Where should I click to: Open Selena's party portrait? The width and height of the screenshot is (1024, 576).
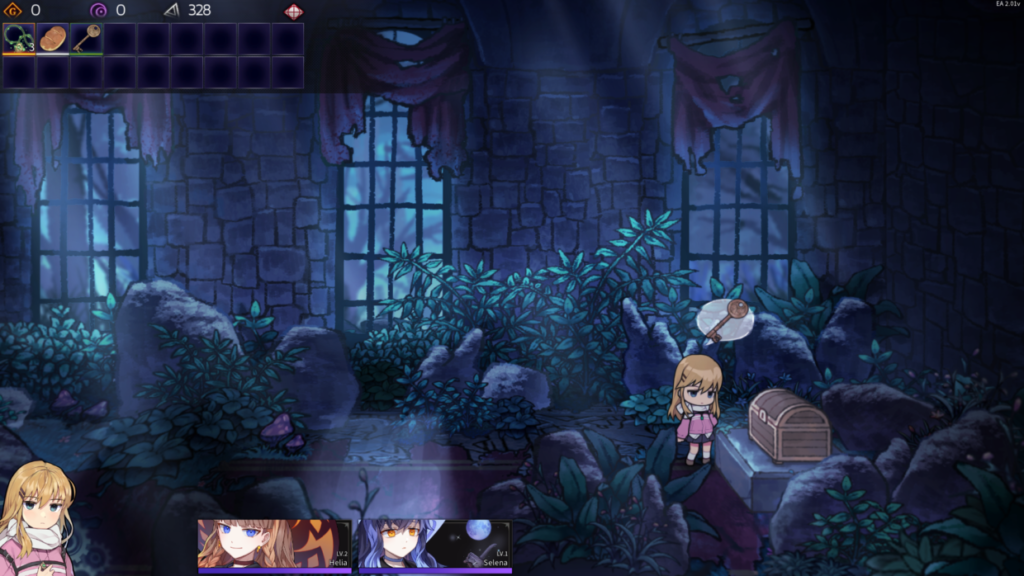pyautogui.click(x=435, y=544)
